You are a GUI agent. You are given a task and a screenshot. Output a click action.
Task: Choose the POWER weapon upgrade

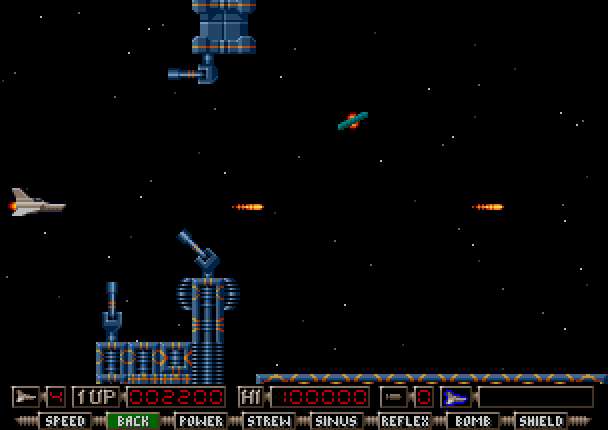[x=201, y=421]
